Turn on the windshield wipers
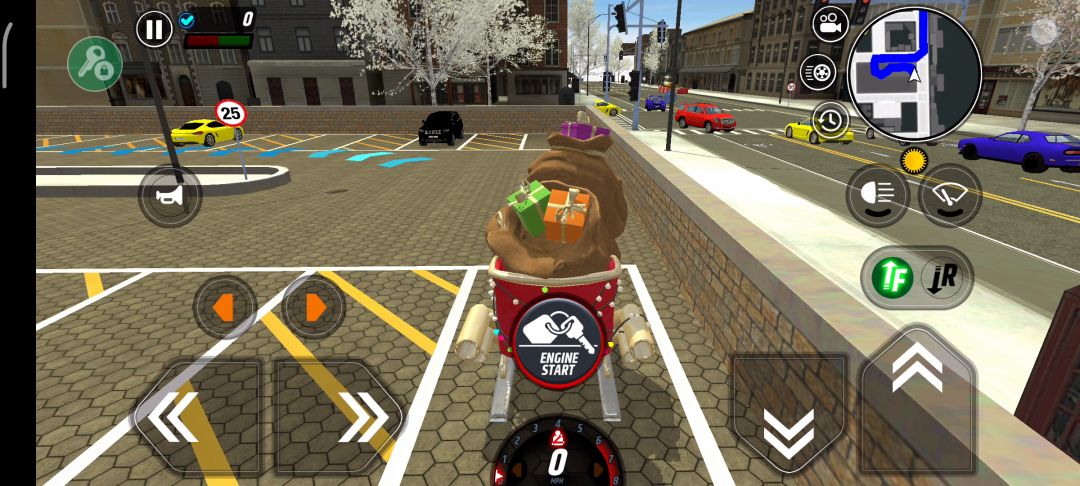This screenshot has width=1080, height=486. (x=950, y=195)
